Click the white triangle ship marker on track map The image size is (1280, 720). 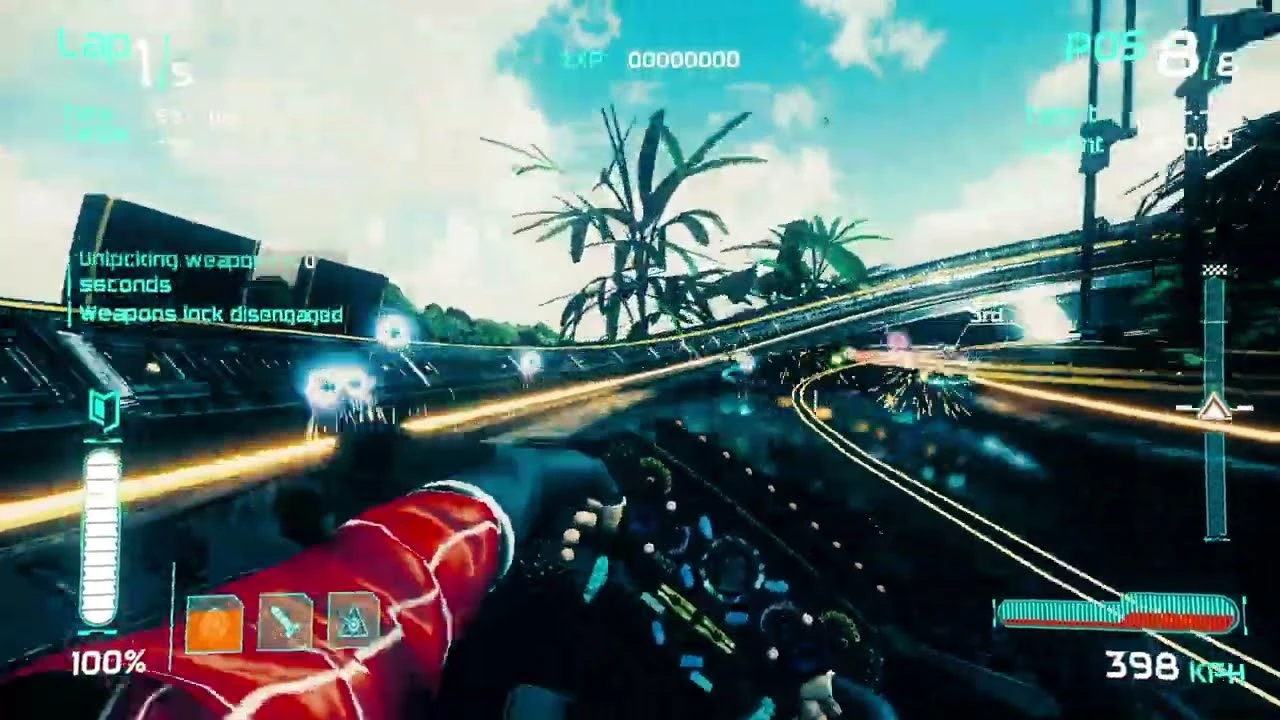[x=1214, y=408]
